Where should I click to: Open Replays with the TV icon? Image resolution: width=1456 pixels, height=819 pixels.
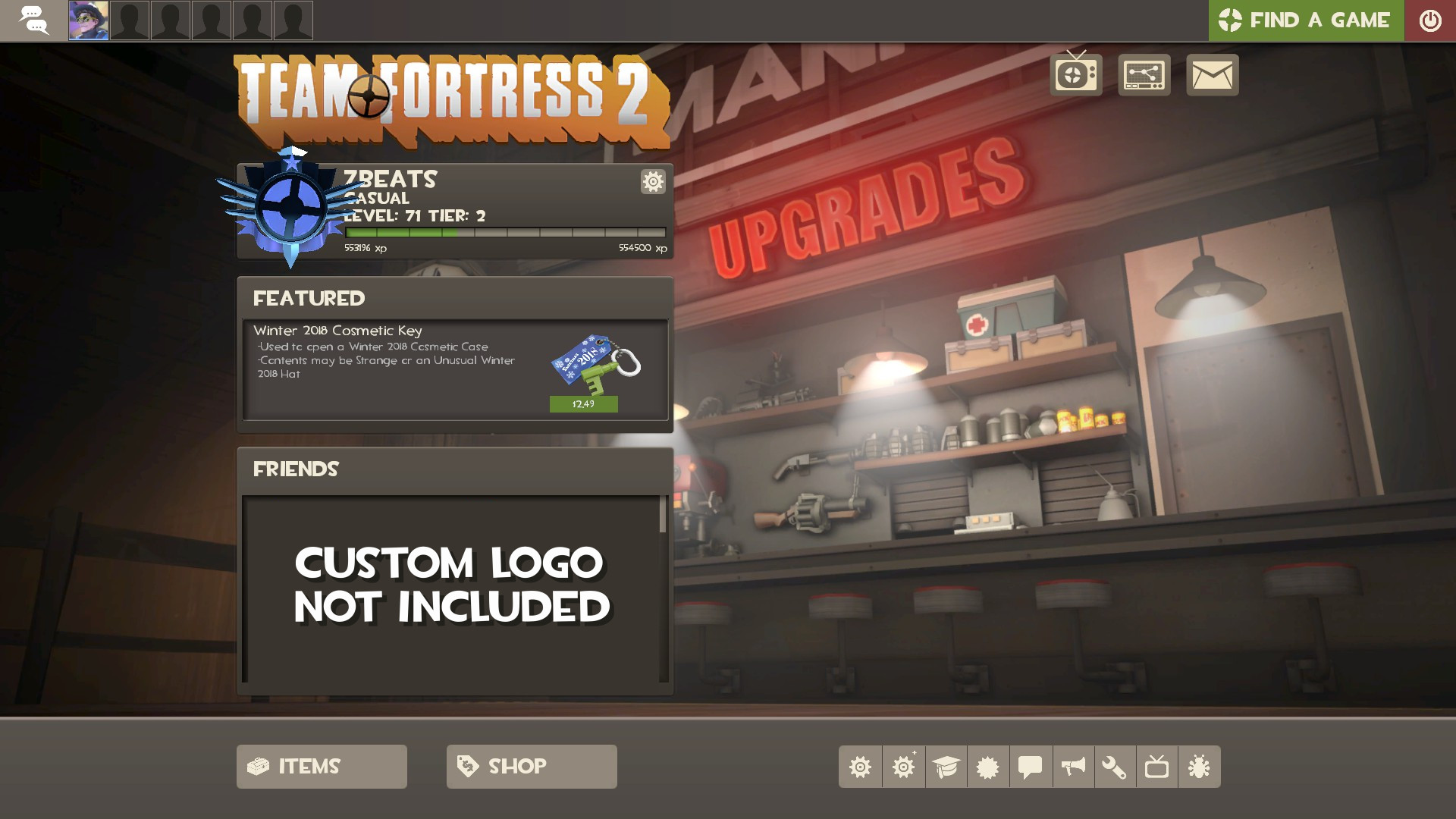pyautogui.click(x=1158, y=767)
